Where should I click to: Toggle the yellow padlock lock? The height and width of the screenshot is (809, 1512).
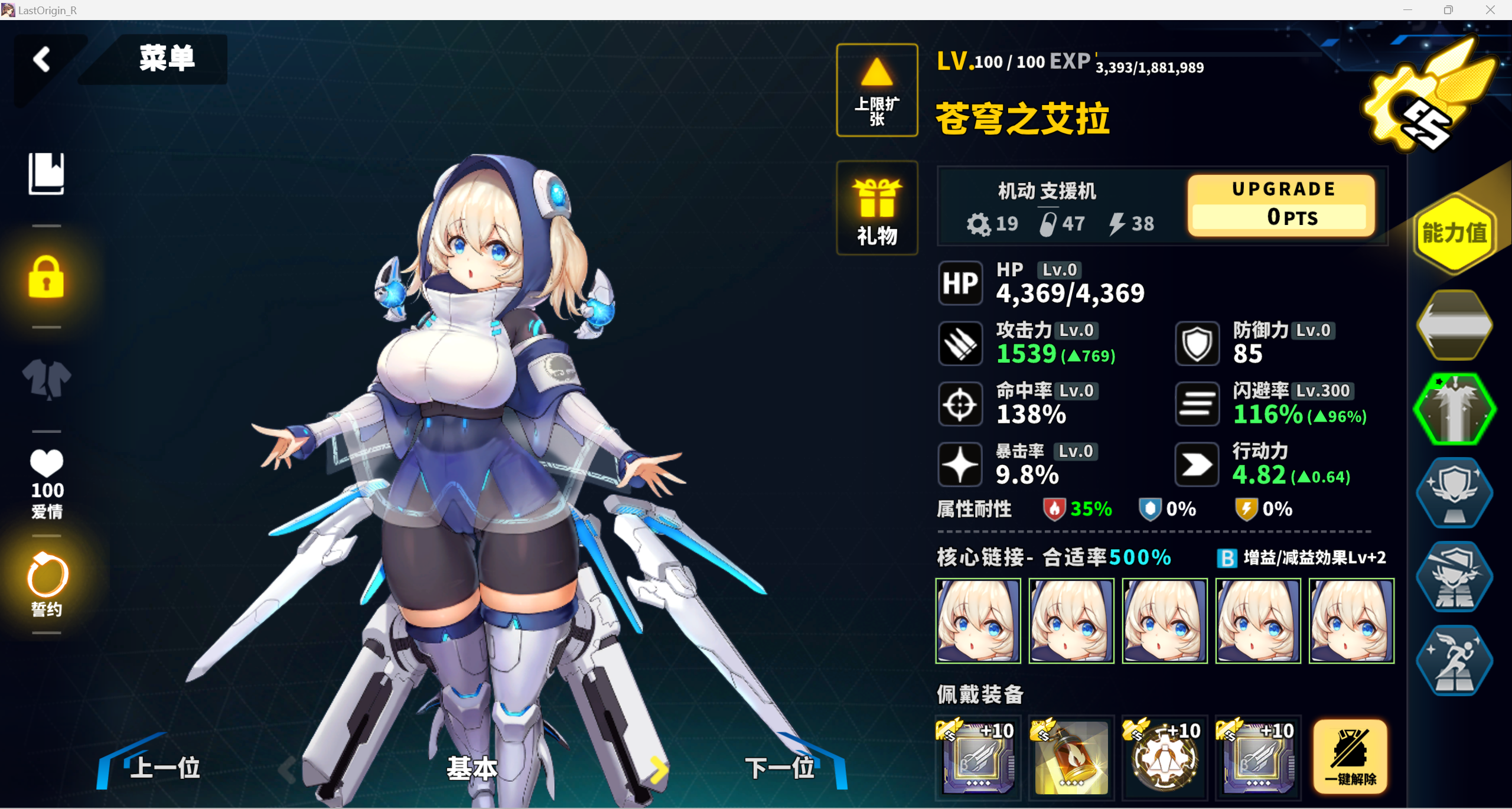(x=46, y=277)
